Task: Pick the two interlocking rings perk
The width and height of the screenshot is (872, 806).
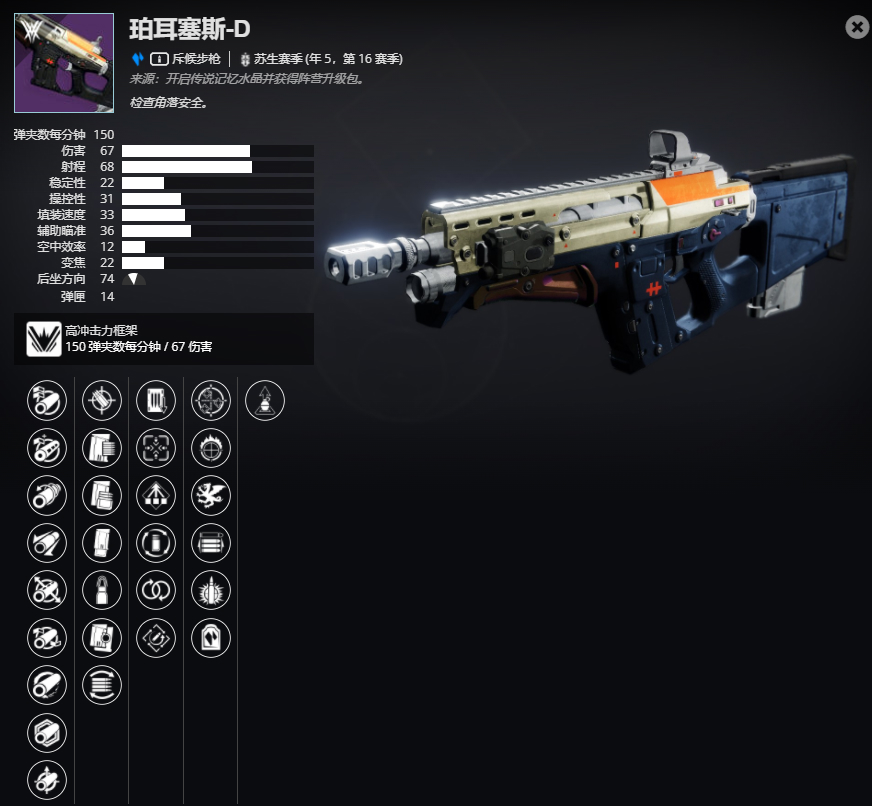Action: (x=155, y=590)
